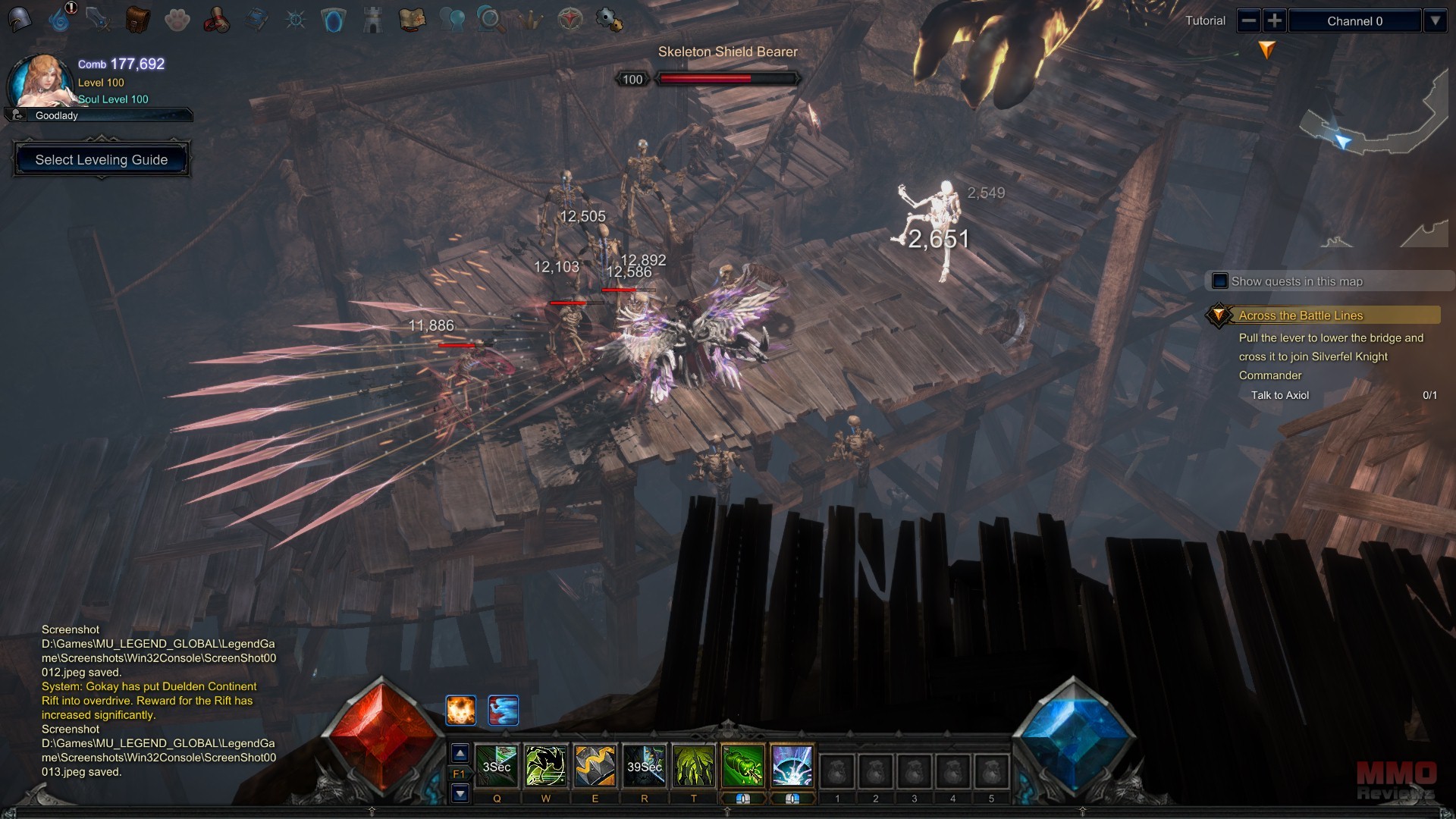The width and height of the screenshot is (1456, 819).
Task: Click the fiery head buff icon above the hotbar
Action: [x=461, y=710]
